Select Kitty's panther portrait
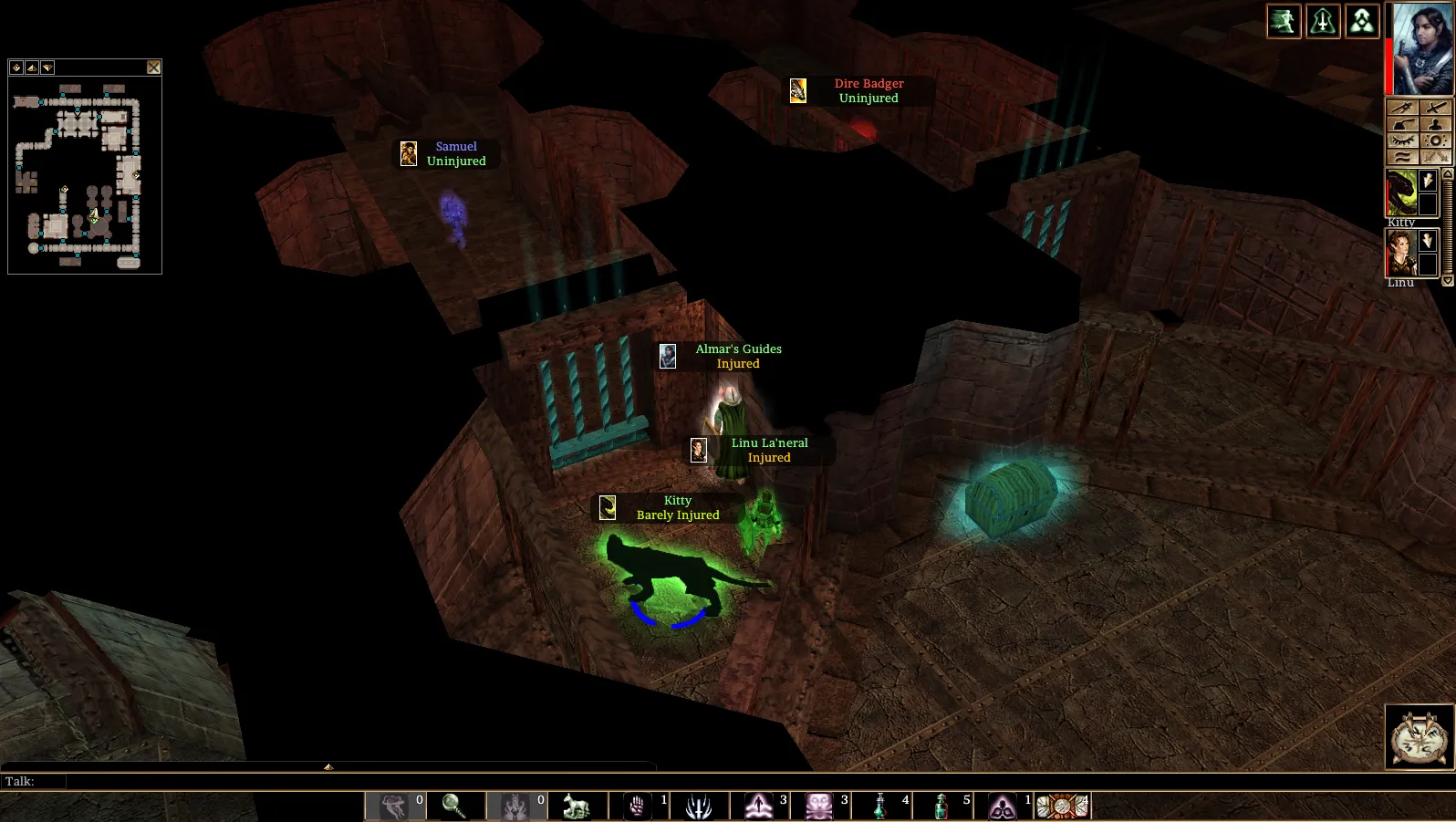This screenshot has height=822, width=1456. [1401, 192]
